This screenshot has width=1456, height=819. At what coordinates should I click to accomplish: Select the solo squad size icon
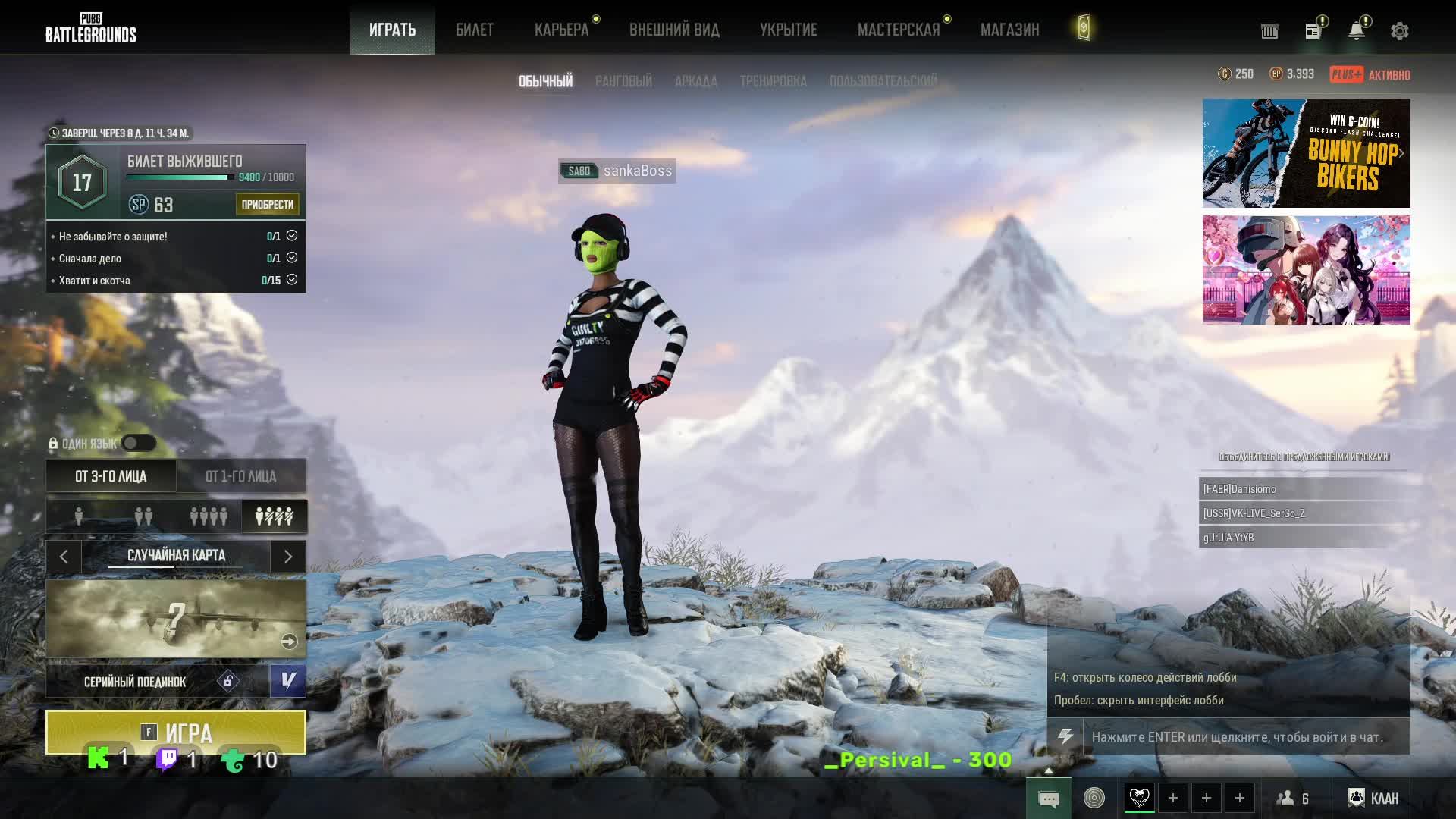(x=79, y=516)
